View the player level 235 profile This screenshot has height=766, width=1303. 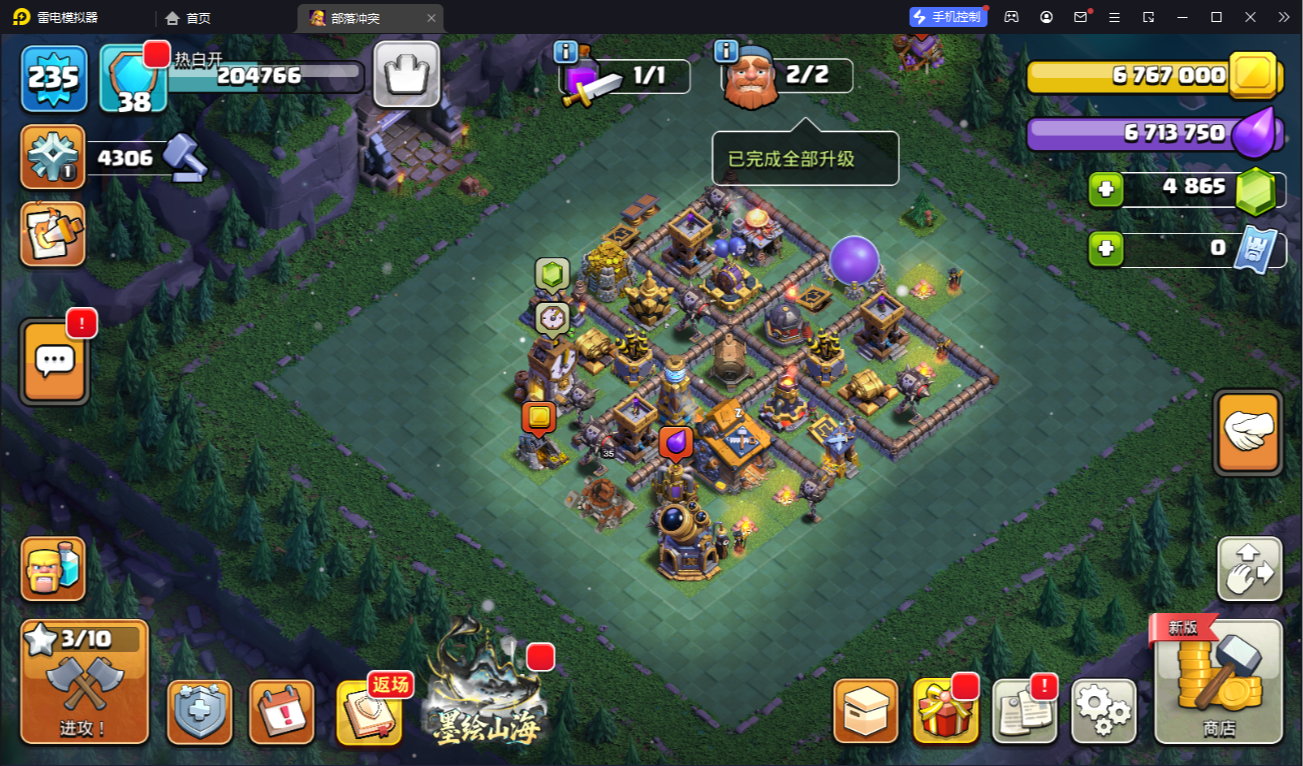[54, 78]
